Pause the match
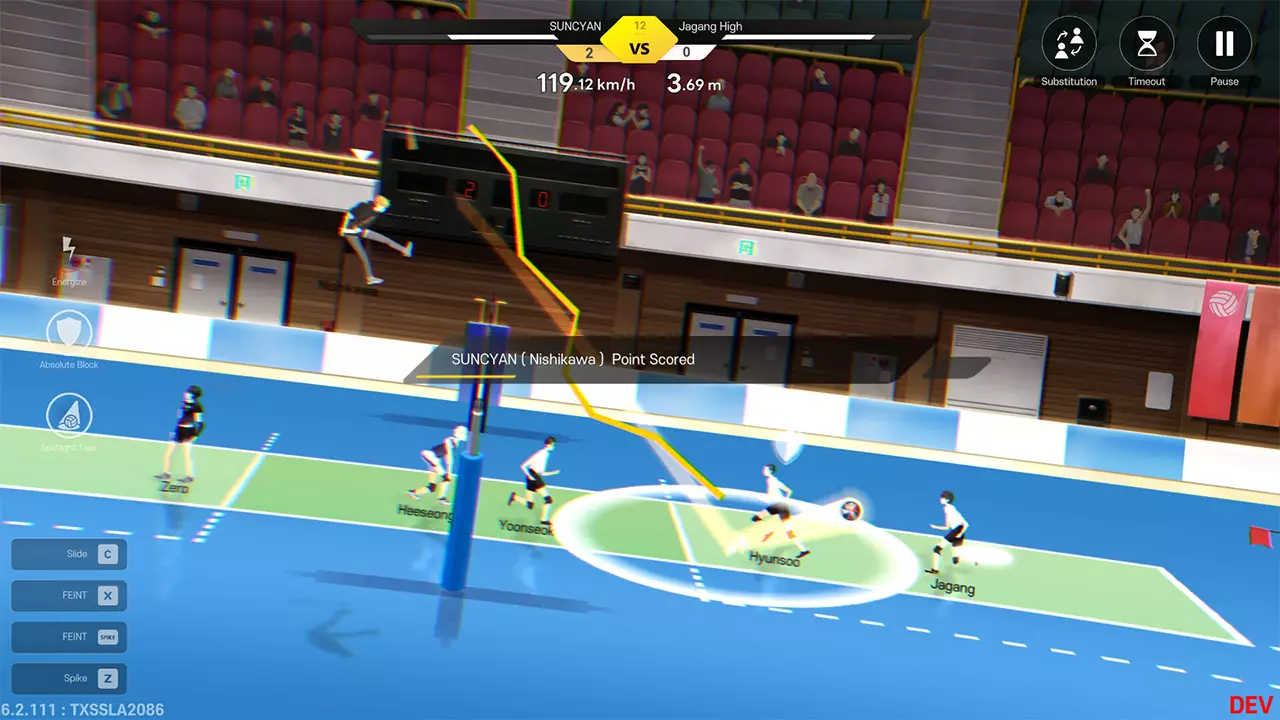This screenshot has width=1280, height=720. click(x=1224, y=45)
